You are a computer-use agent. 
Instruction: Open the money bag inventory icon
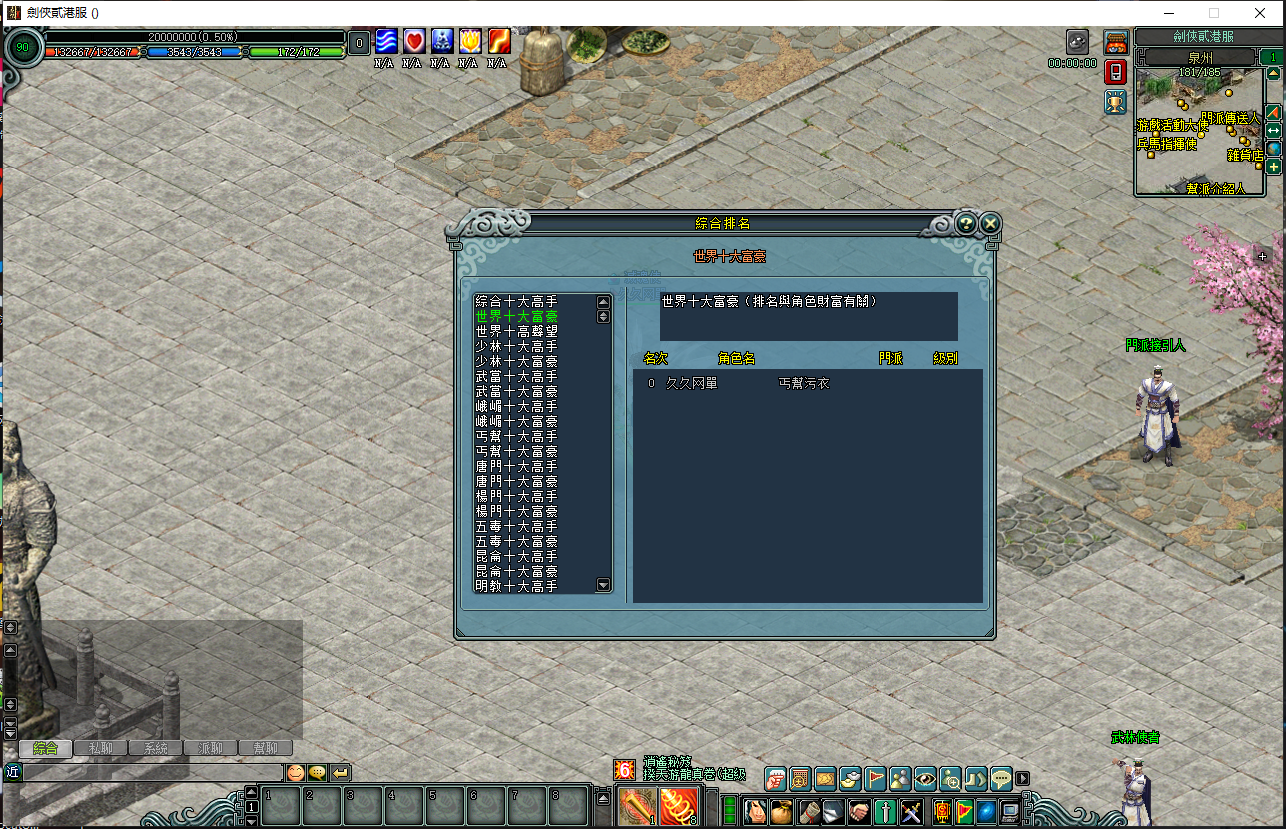[x=781, y=811]
